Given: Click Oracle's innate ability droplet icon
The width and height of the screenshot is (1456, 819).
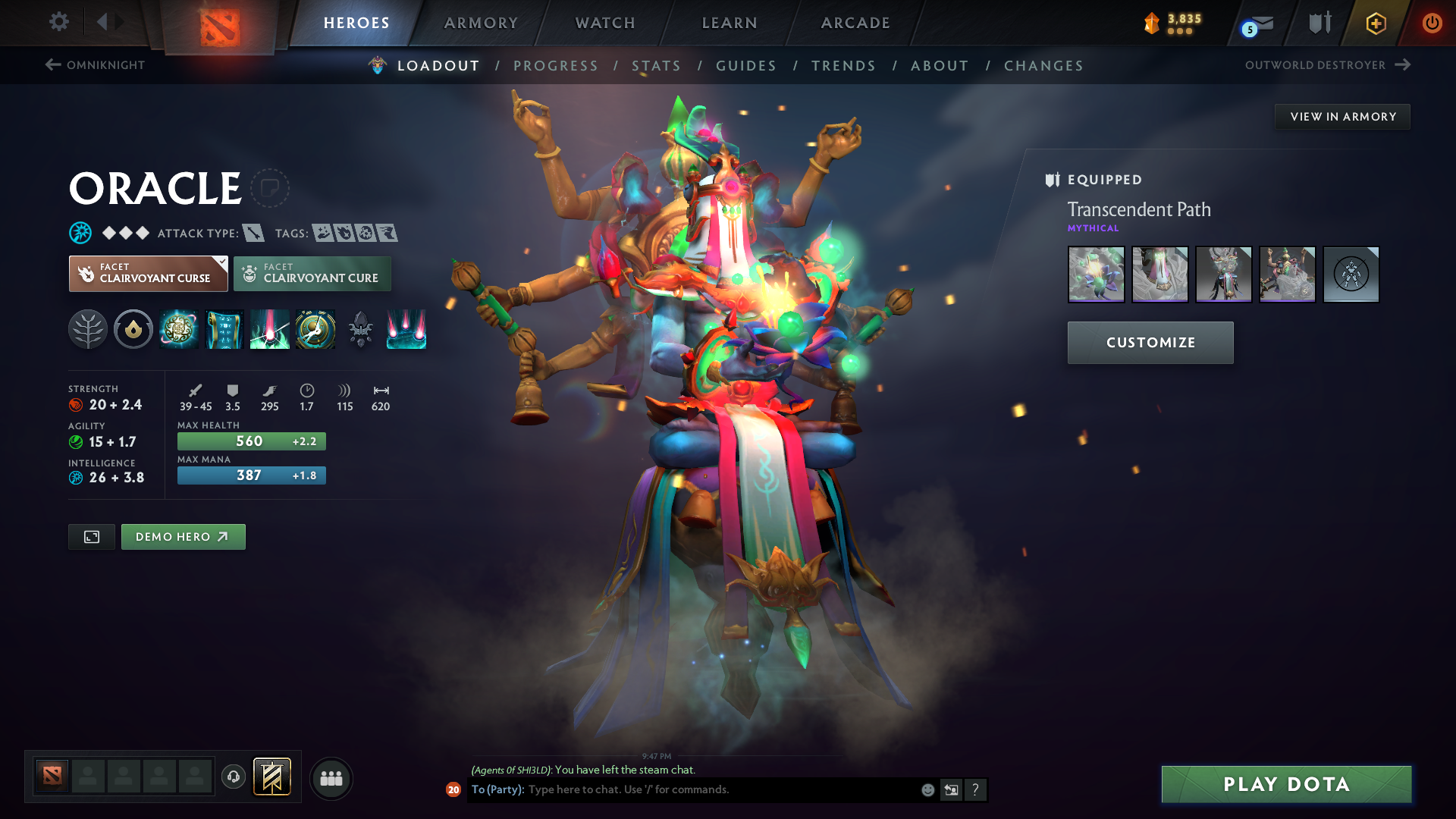Looking at the screenshot, I should pyautogui.click(x=133, y=329).
